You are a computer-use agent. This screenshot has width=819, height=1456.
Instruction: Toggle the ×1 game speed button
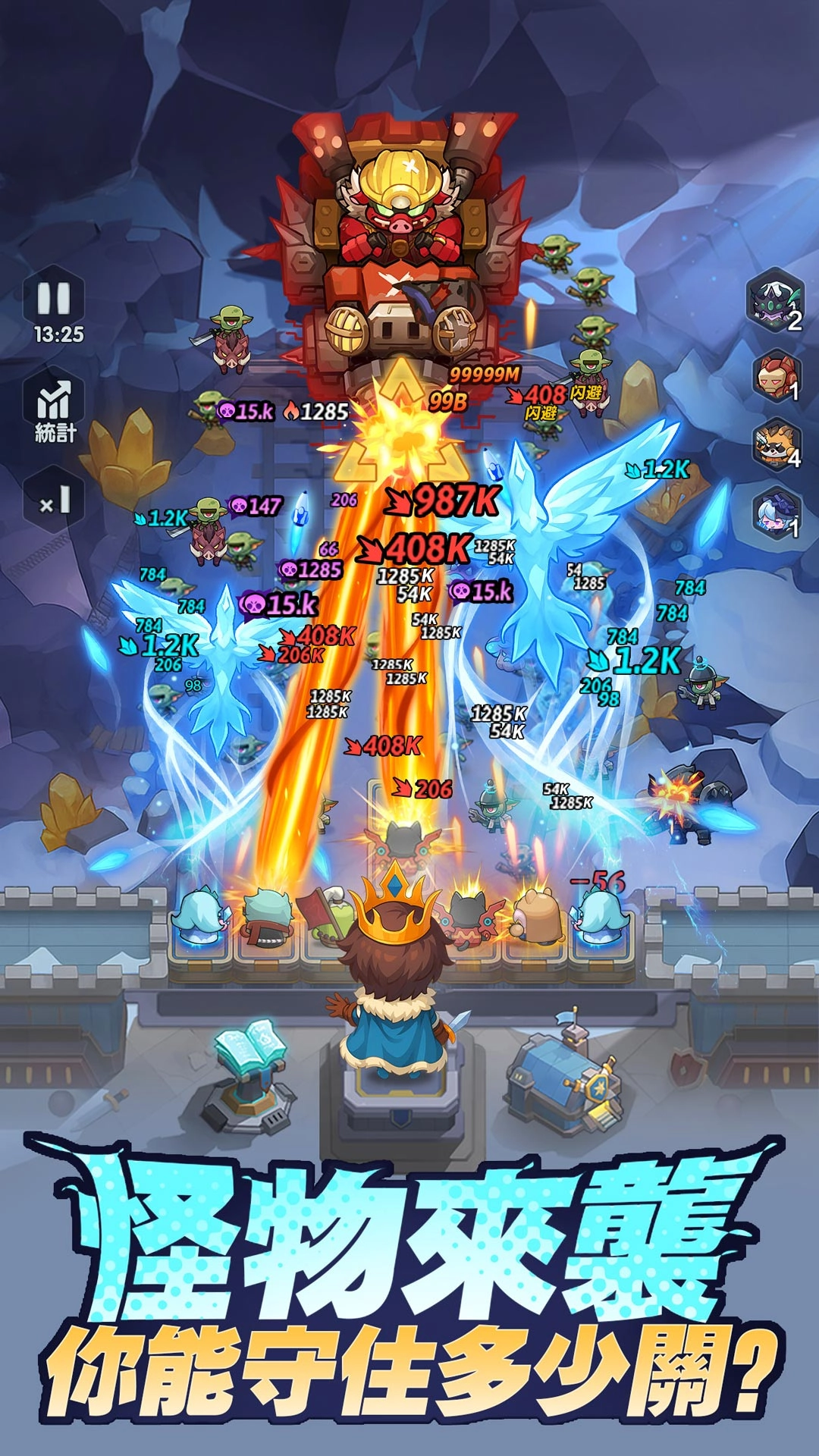55,501
